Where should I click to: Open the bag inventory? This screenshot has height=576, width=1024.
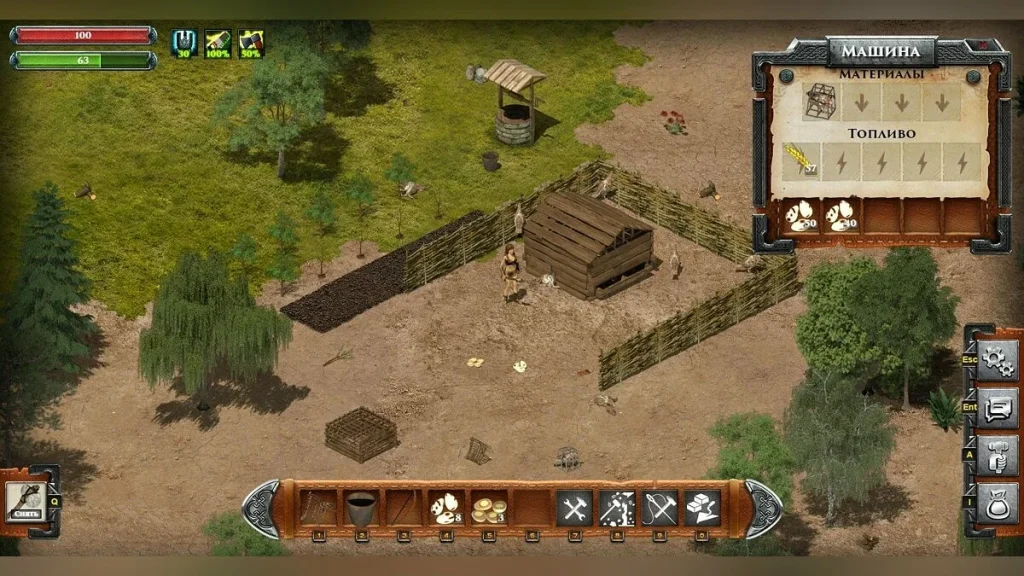[x=998, y=502]
